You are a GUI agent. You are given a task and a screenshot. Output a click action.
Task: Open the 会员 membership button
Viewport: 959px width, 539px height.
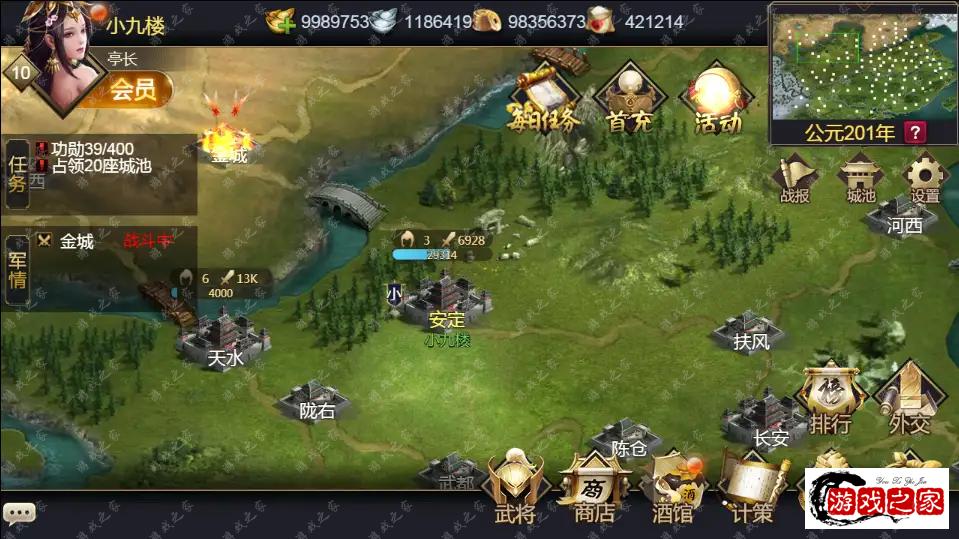click(132, 91)
